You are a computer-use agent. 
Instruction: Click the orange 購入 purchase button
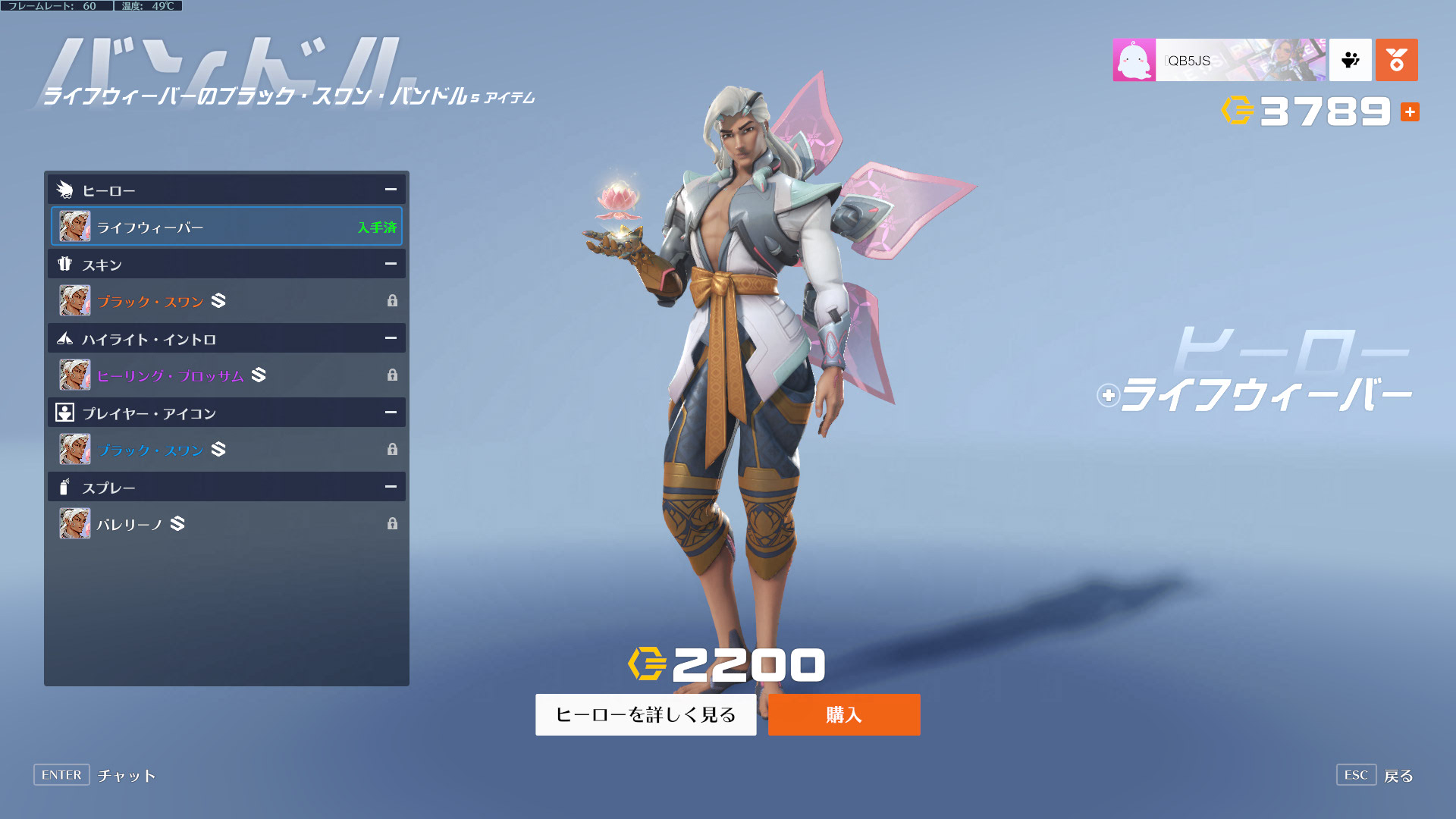843,714
